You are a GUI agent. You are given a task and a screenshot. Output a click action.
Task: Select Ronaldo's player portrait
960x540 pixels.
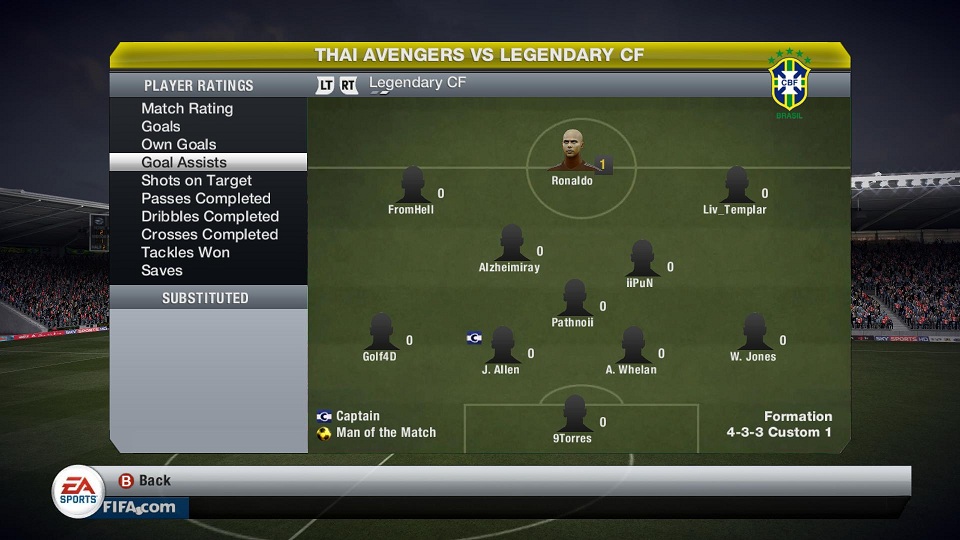coord(572,153)
